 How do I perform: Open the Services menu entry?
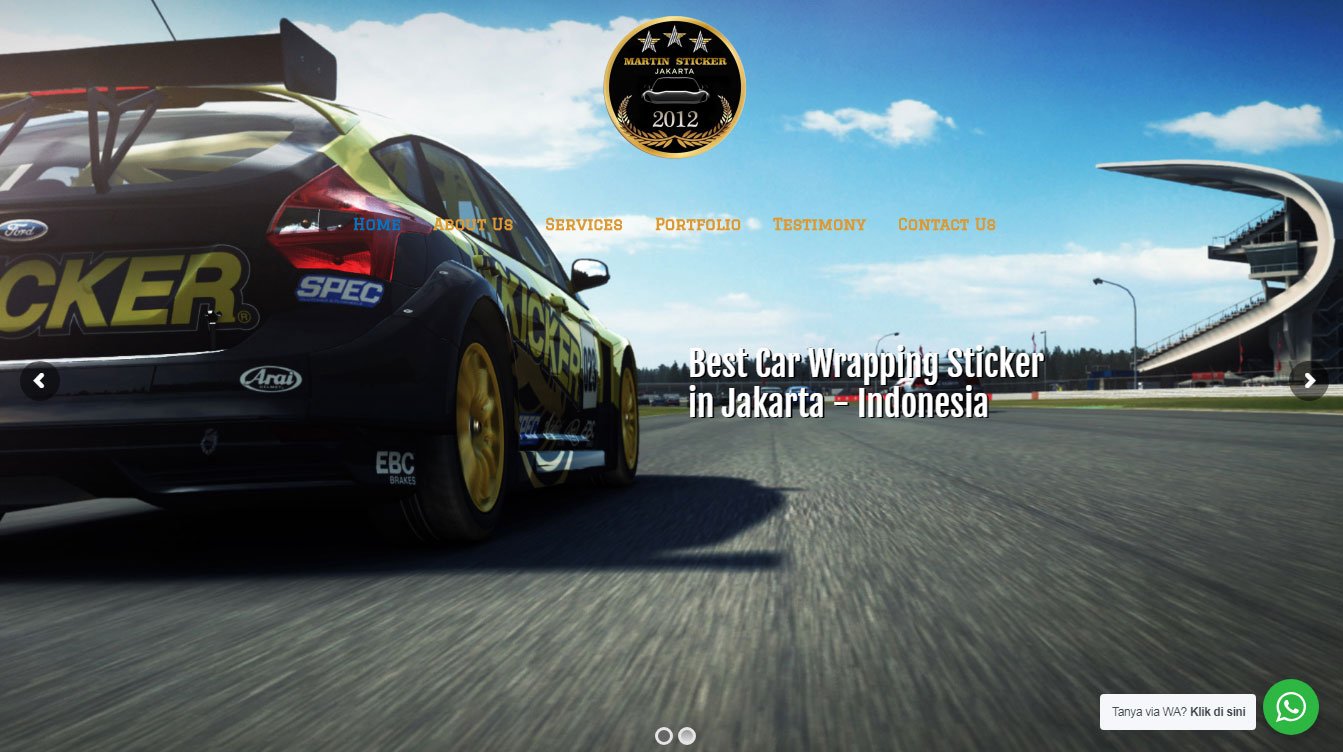pos(584,224)
